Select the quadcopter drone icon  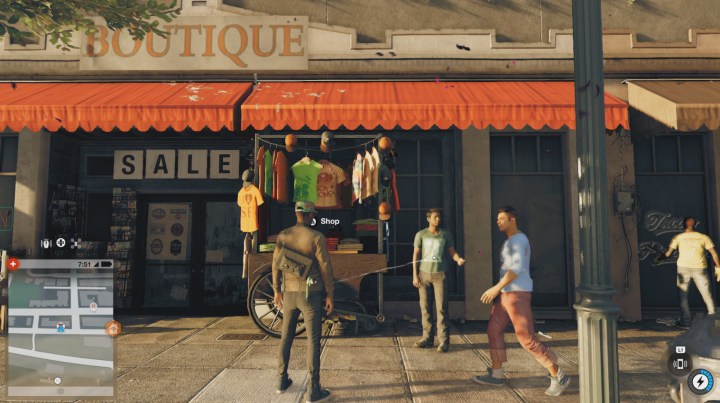pos(77,243)
